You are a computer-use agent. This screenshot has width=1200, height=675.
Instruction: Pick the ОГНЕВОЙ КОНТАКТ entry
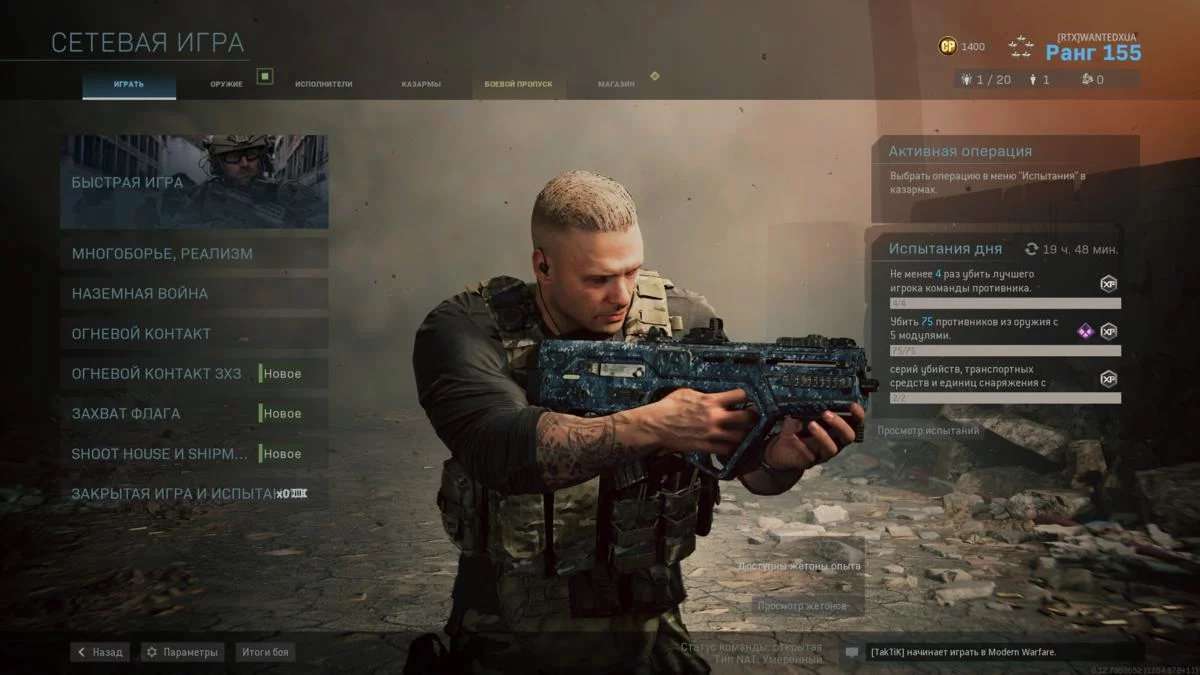tap(194, 333)
